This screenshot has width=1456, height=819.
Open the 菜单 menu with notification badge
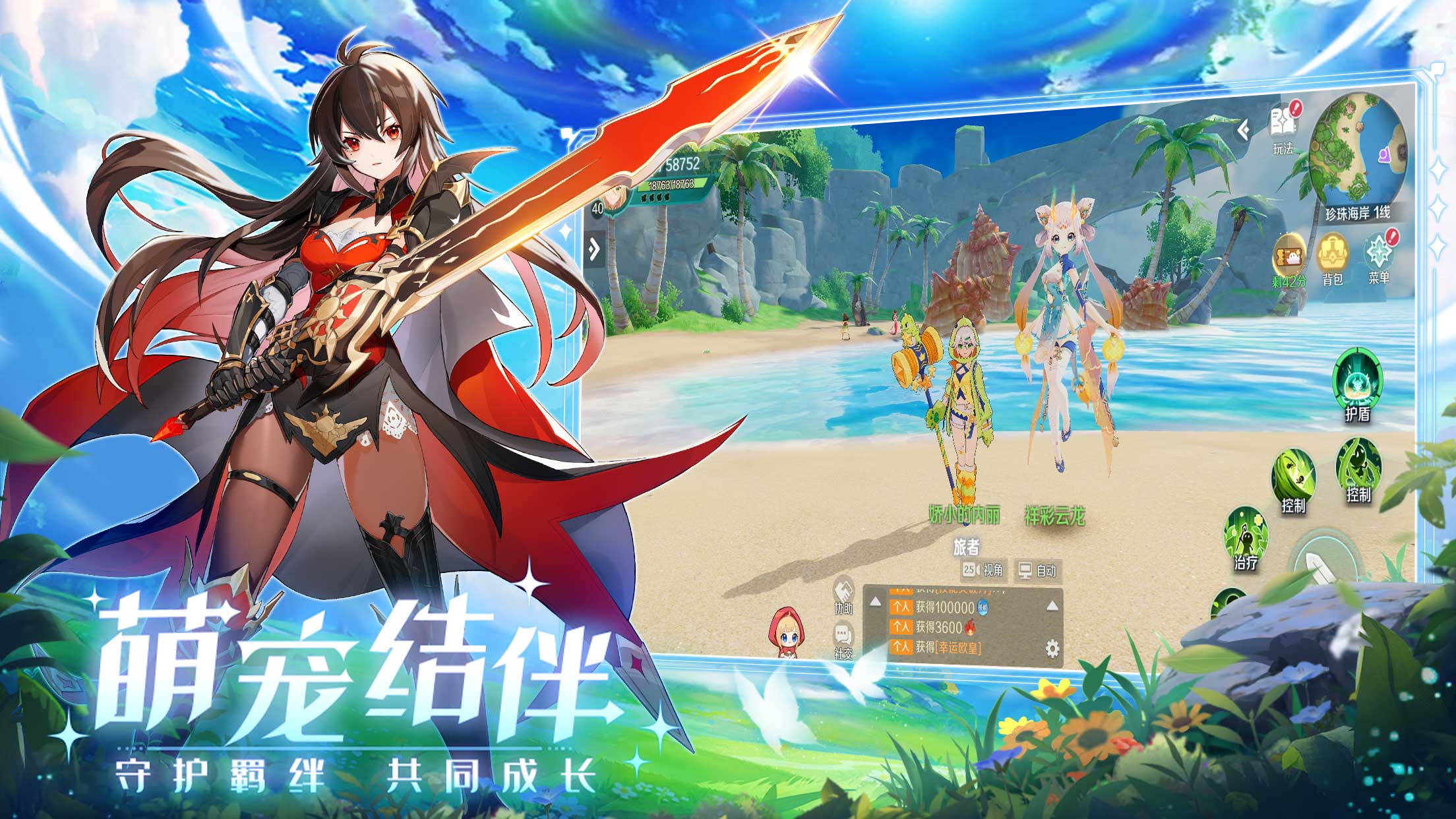[1378, 250]
